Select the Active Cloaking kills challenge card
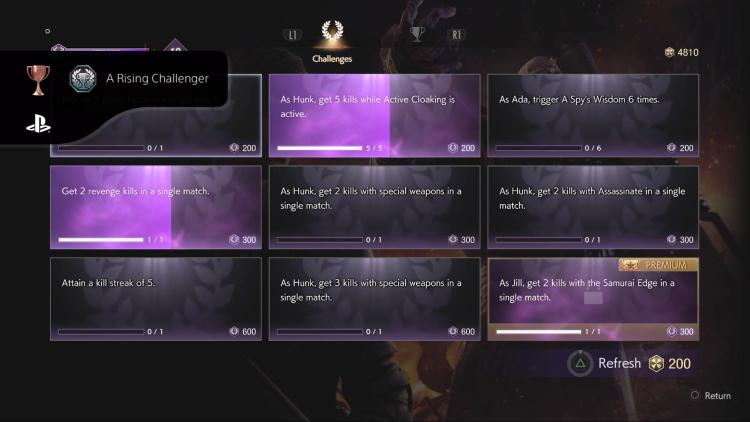 pyautogui.click(x=374, y=115)
